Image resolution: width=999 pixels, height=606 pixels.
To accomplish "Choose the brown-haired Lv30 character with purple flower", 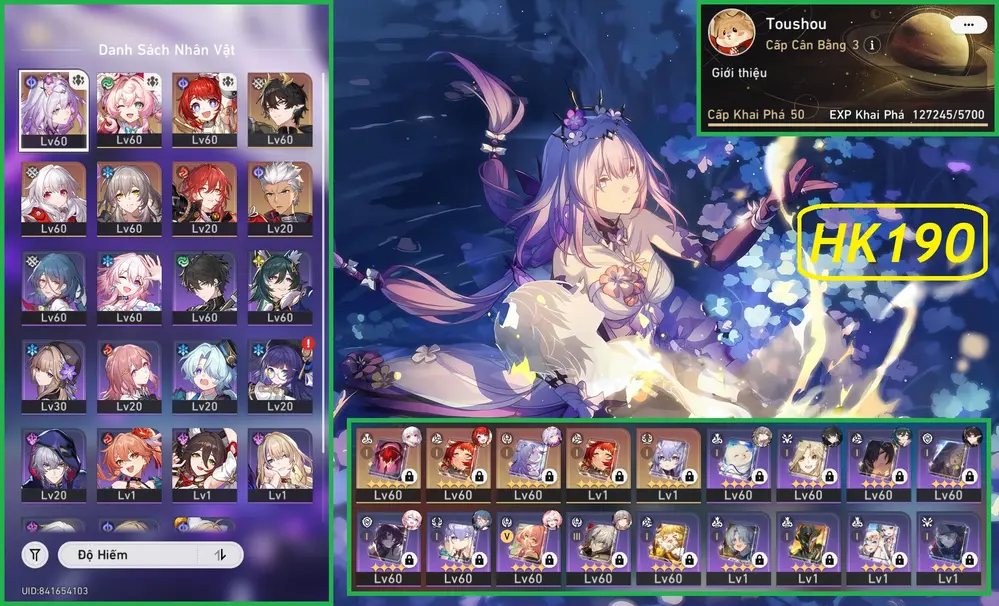I will [54, 377].
